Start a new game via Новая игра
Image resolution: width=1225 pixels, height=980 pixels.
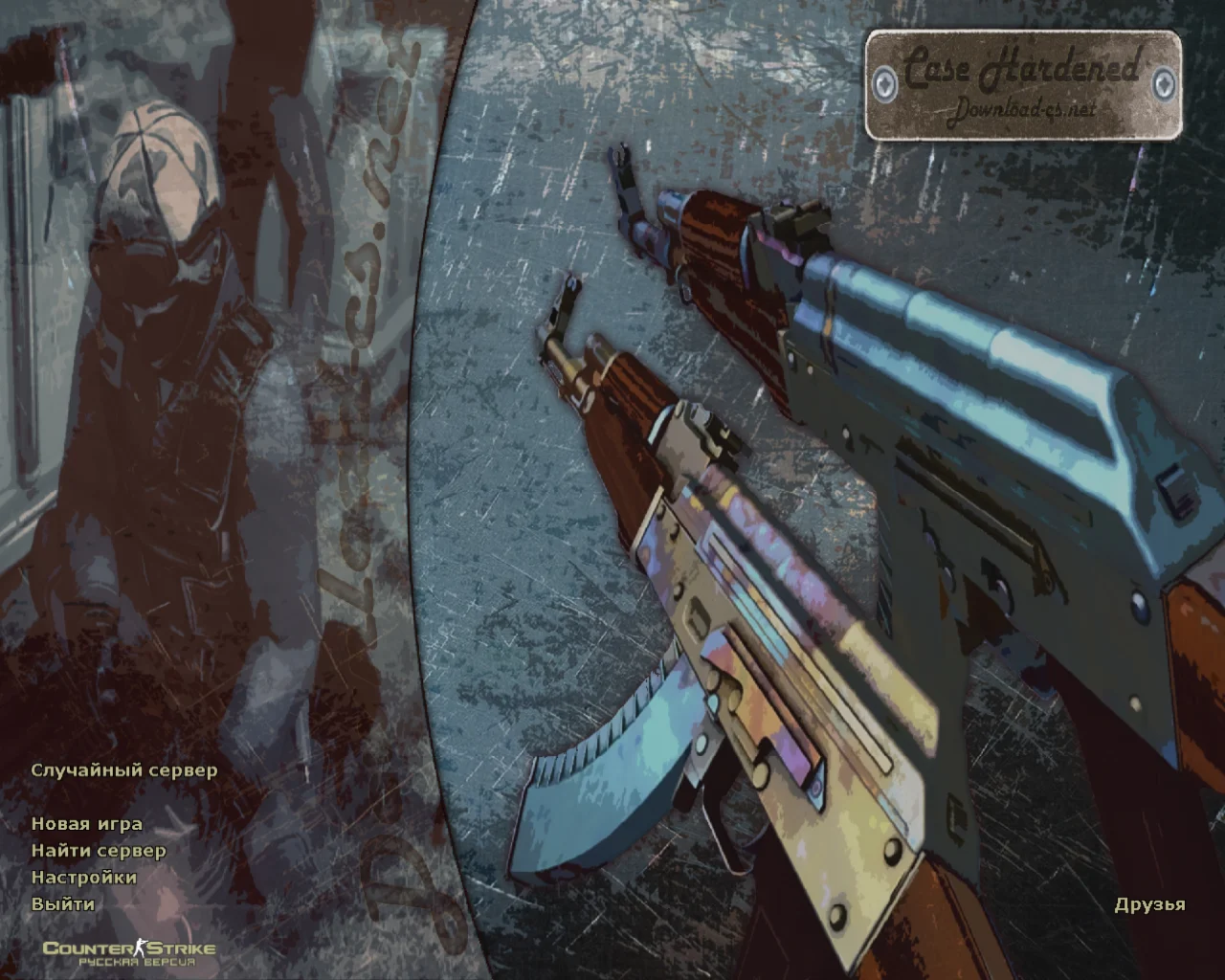point(87,824)
